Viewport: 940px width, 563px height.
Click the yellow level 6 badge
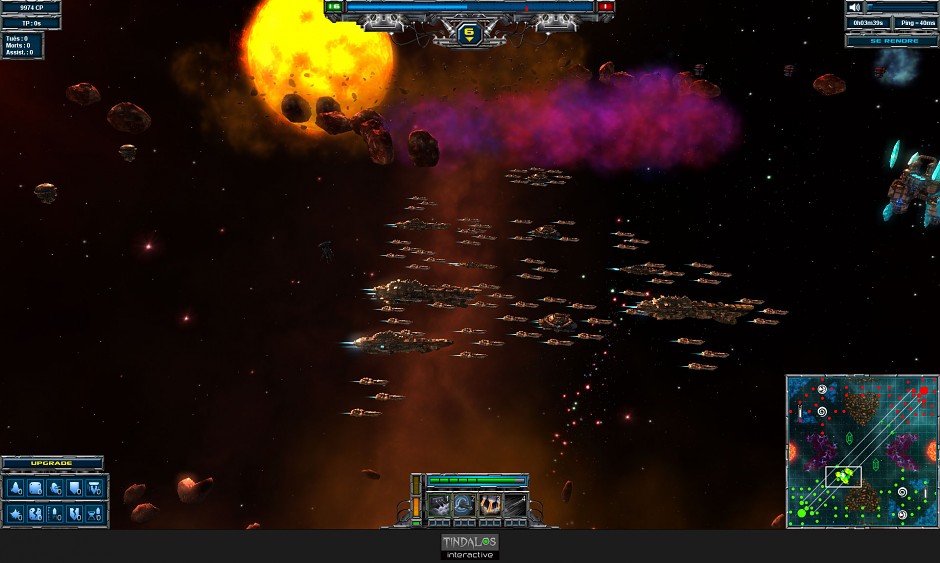coord(469,33)
